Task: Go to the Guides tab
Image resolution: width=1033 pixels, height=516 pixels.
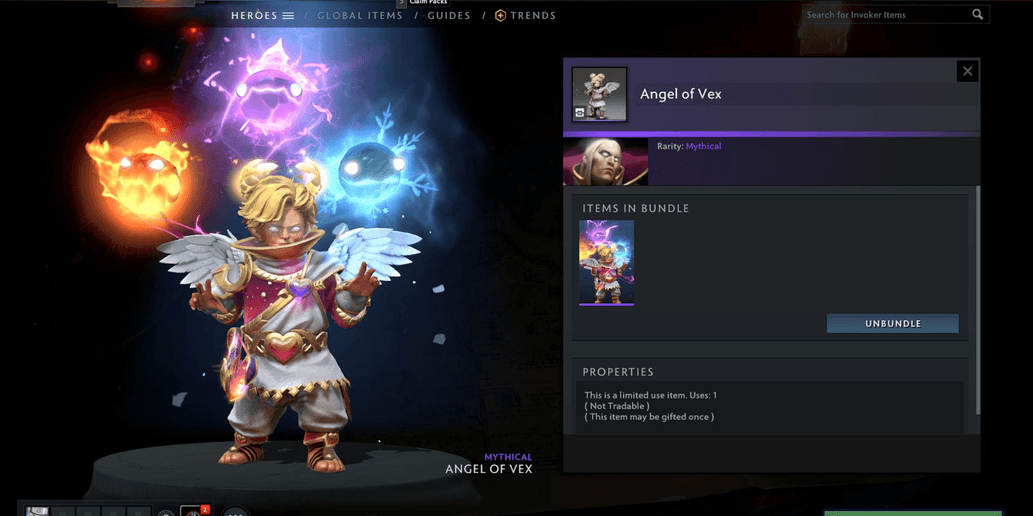Action: [449, 16]
